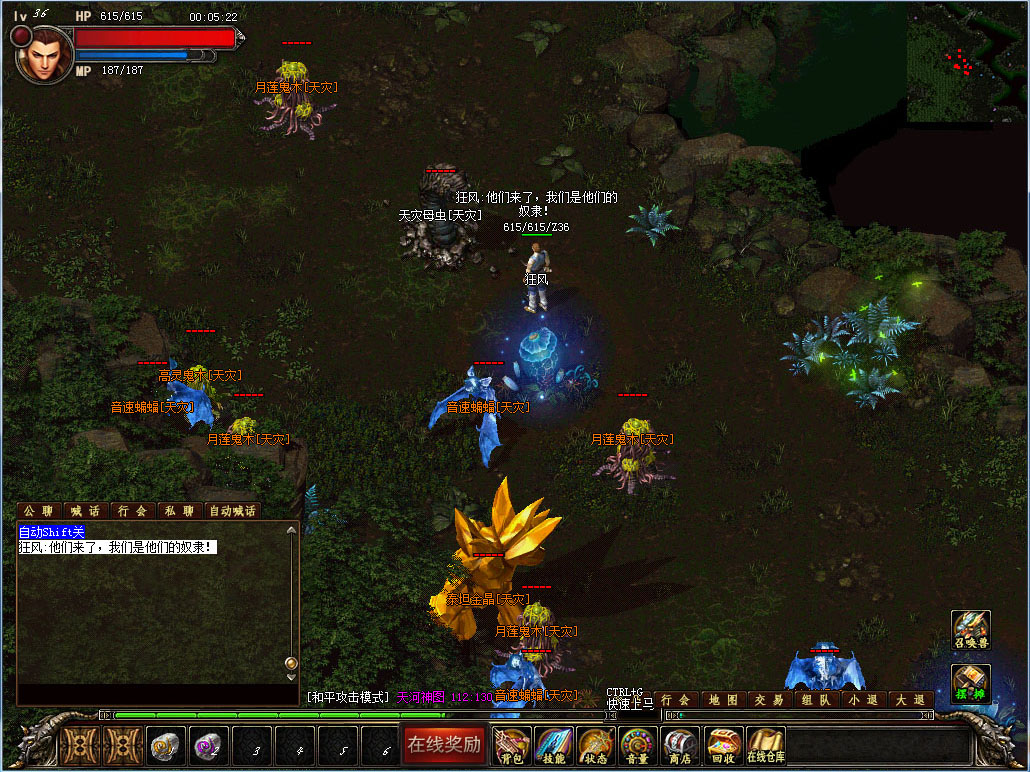Viewport: 1030px width, 772px height.
Task: Open the 音量 volume settings
Action: click(x=637, y=744)
